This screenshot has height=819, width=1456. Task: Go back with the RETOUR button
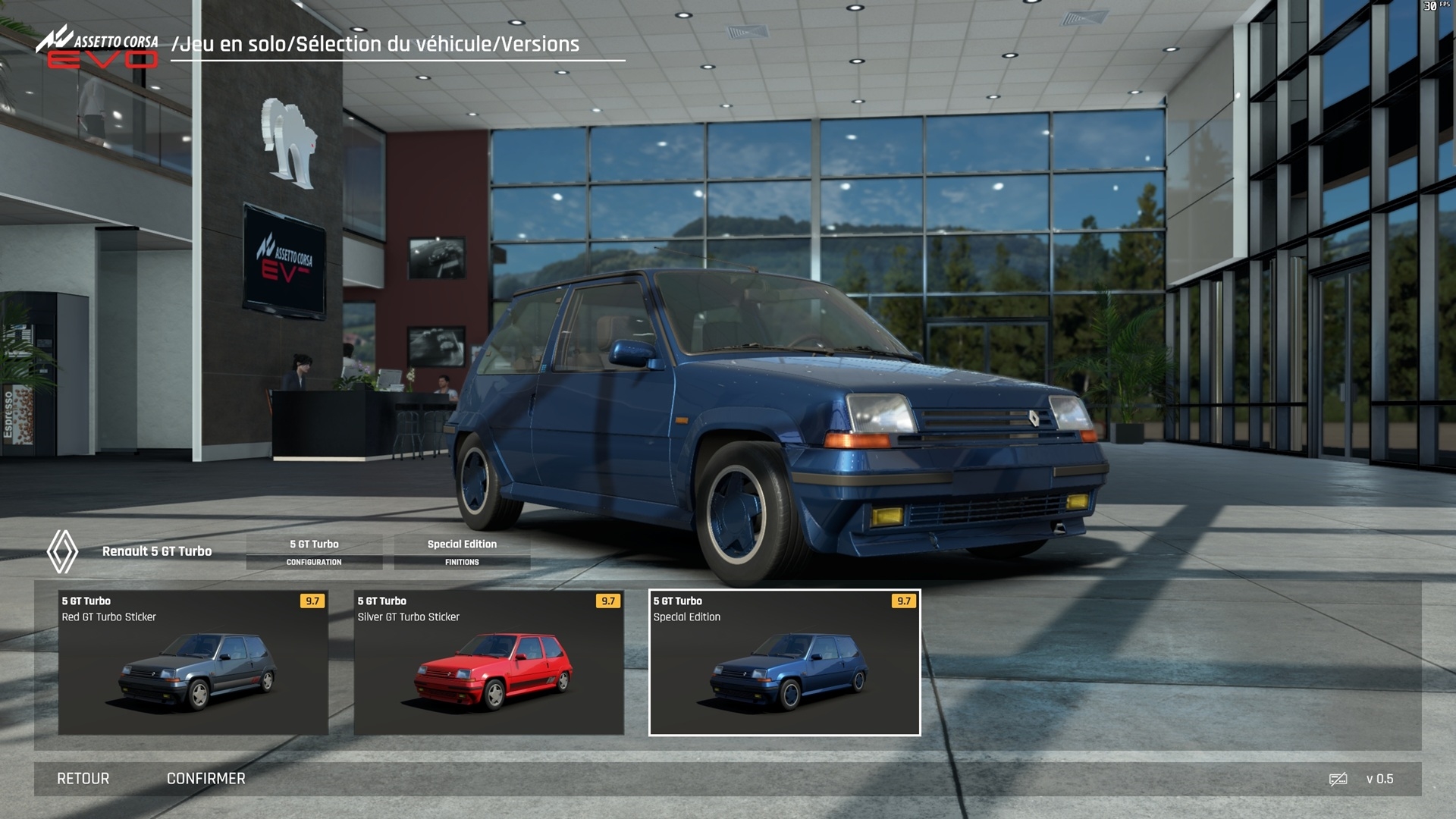pyautogui.click(x=83, y=779)
